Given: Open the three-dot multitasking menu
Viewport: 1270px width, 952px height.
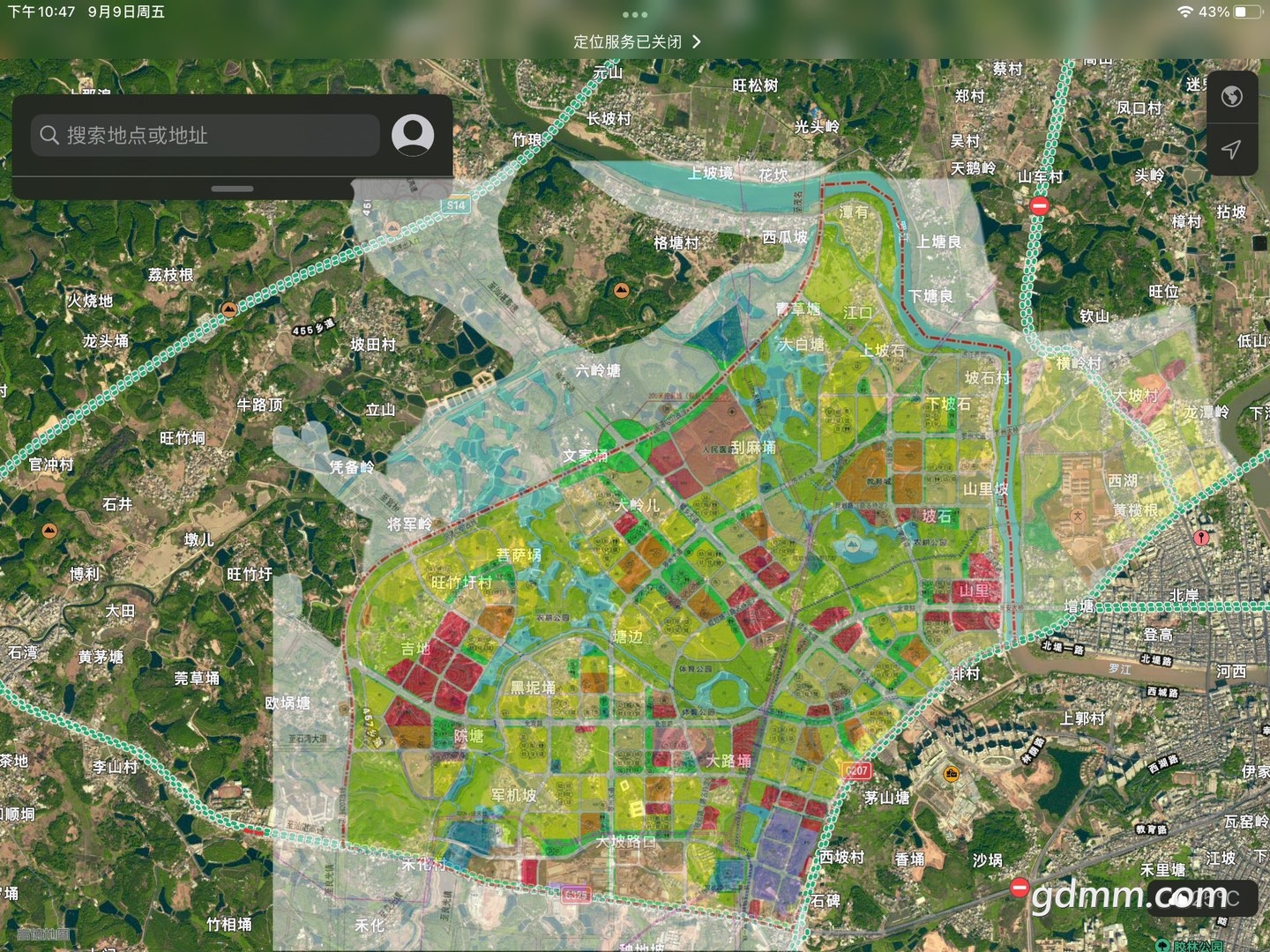Looking at the screenshot, I should tap(635, 14).
